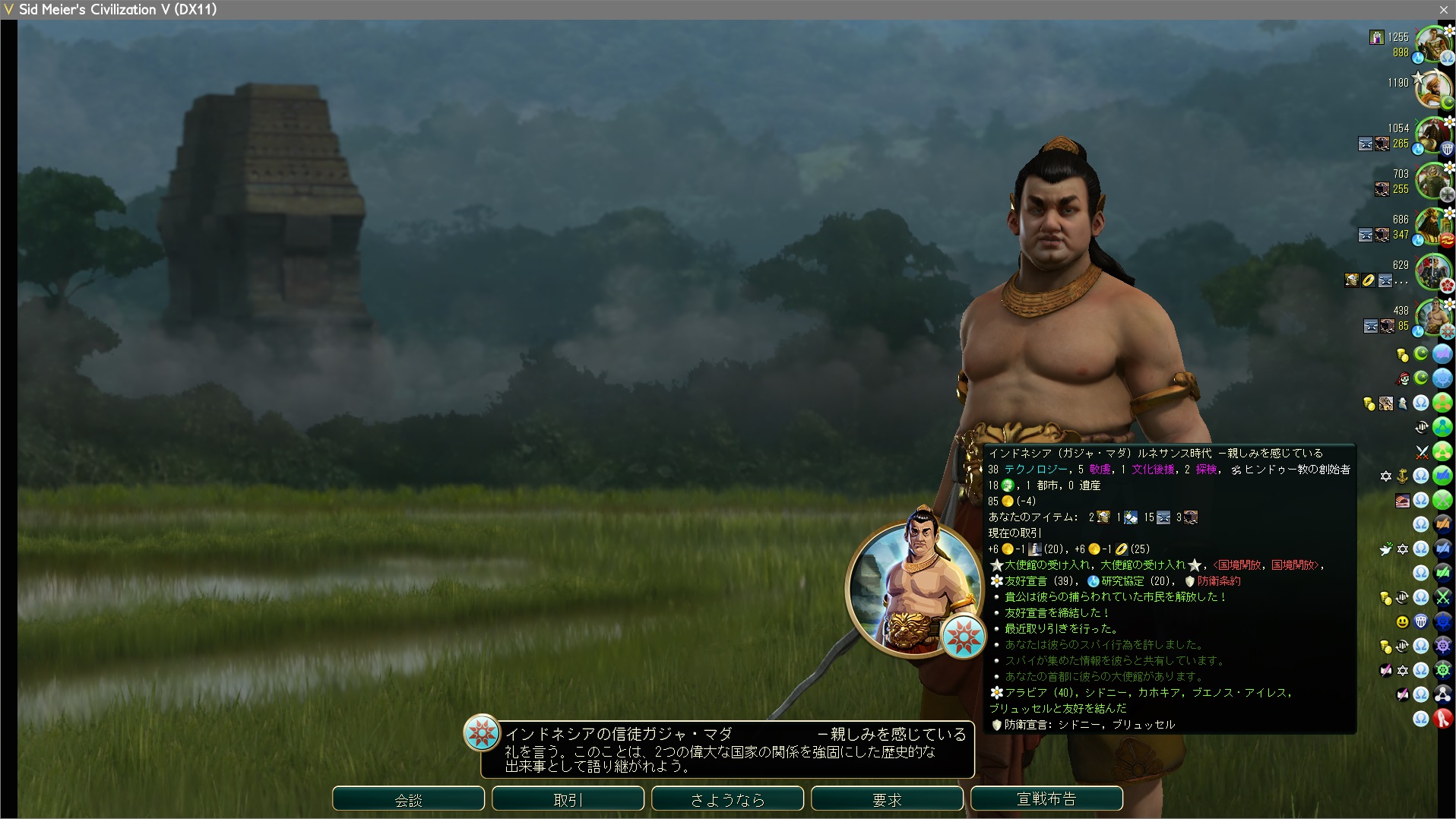1456x819 pixels.
Task: Click the 宣戦布告 declare war button
Action: (x=1046, y=799)
